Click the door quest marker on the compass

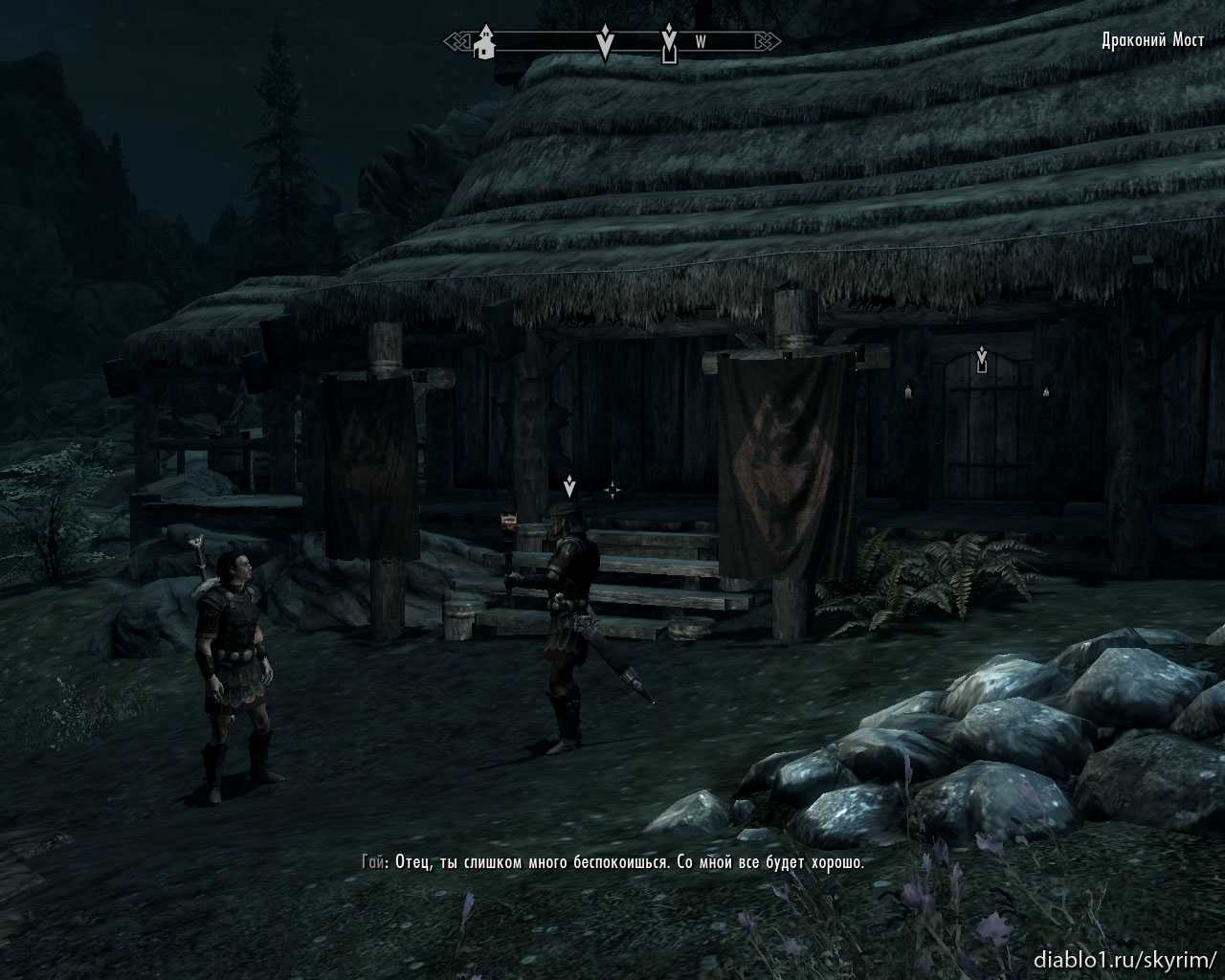(x=669, y=45)
